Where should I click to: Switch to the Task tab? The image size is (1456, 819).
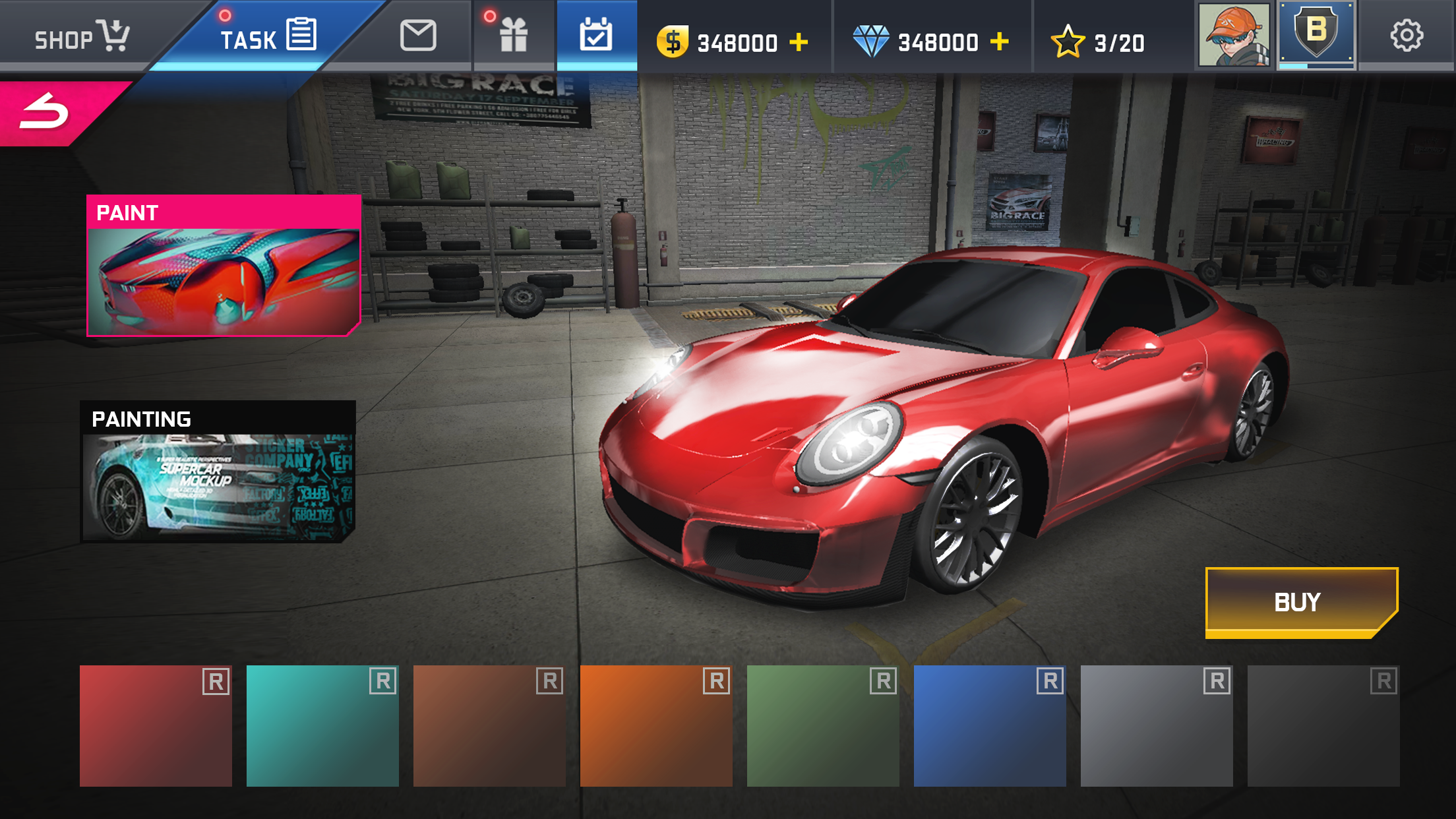click(x=267, y=37)
